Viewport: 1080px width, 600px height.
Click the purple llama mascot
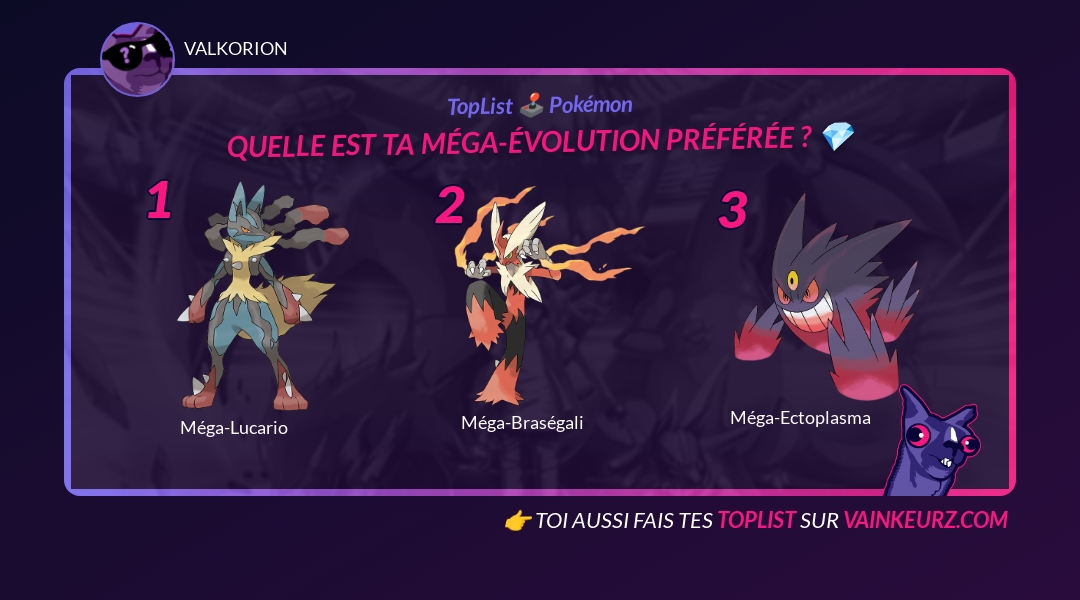(934, 443)
